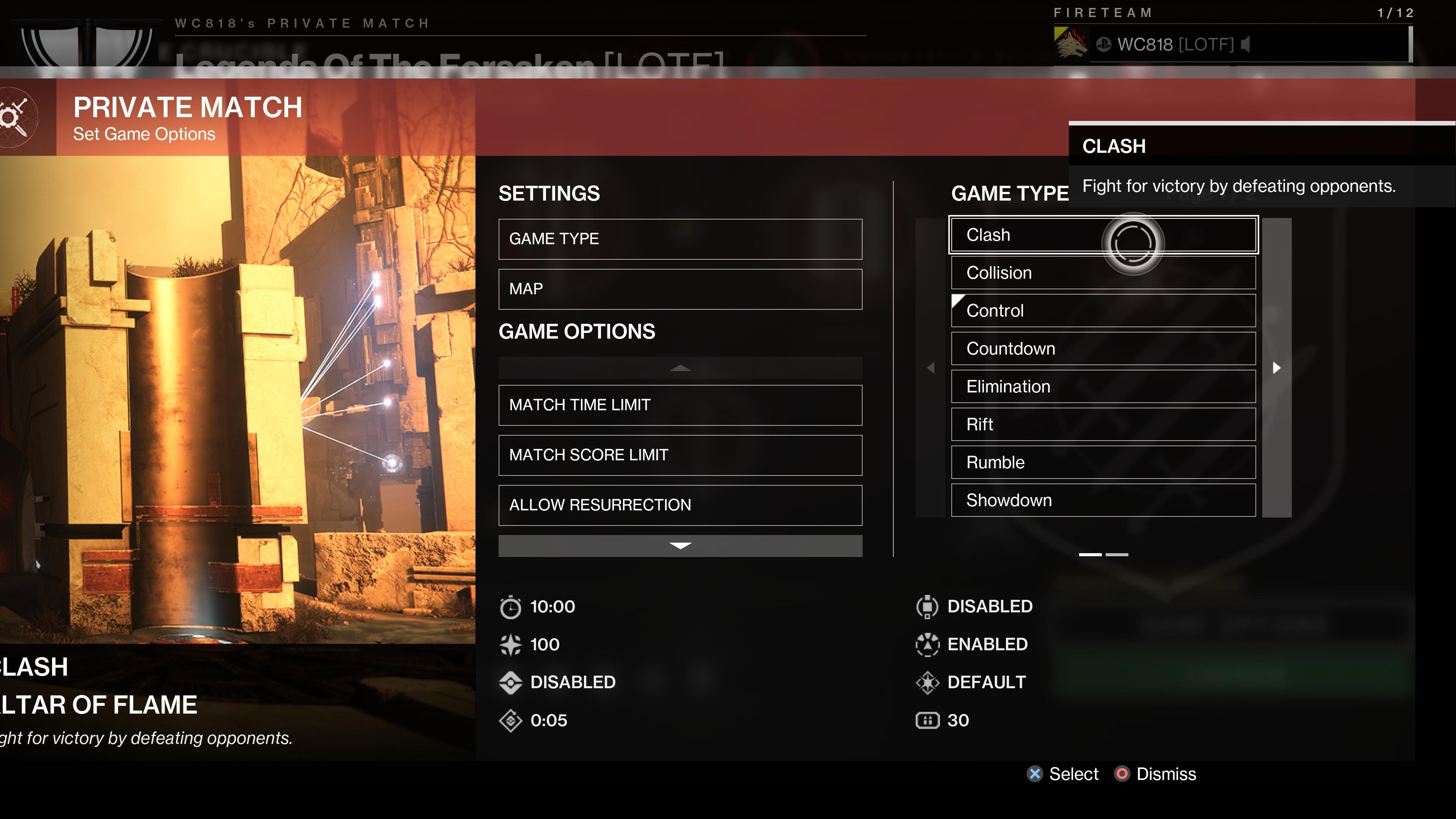Image resolution: width=1456 pixels, height=819 pixels.
Task: Select MATCH TIME LIMIT option
Action: point(680,405)
